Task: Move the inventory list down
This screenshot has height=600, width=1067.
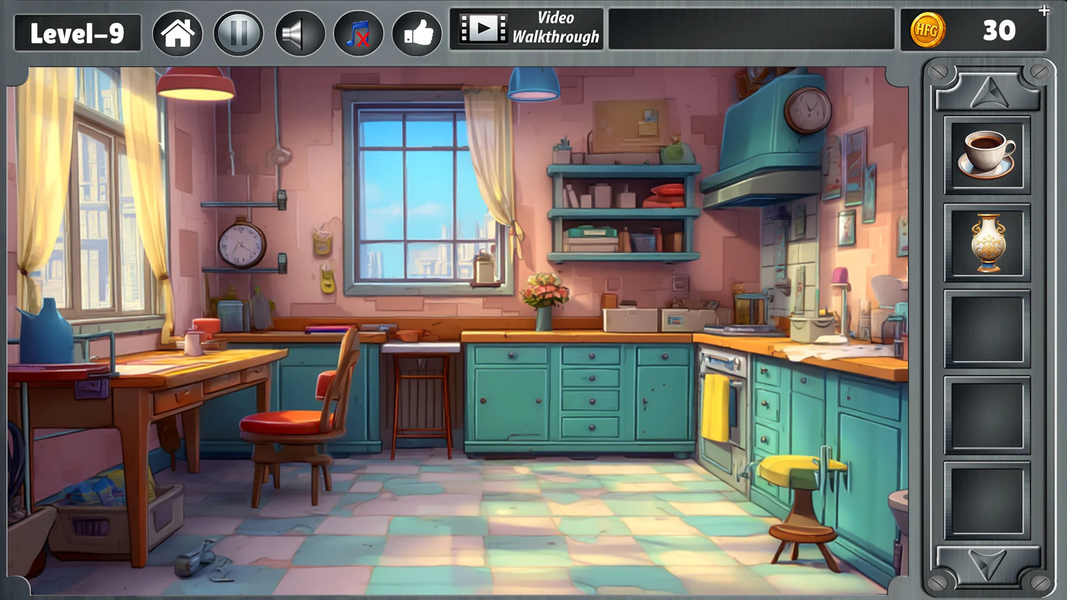Action: tap(987, 566)
